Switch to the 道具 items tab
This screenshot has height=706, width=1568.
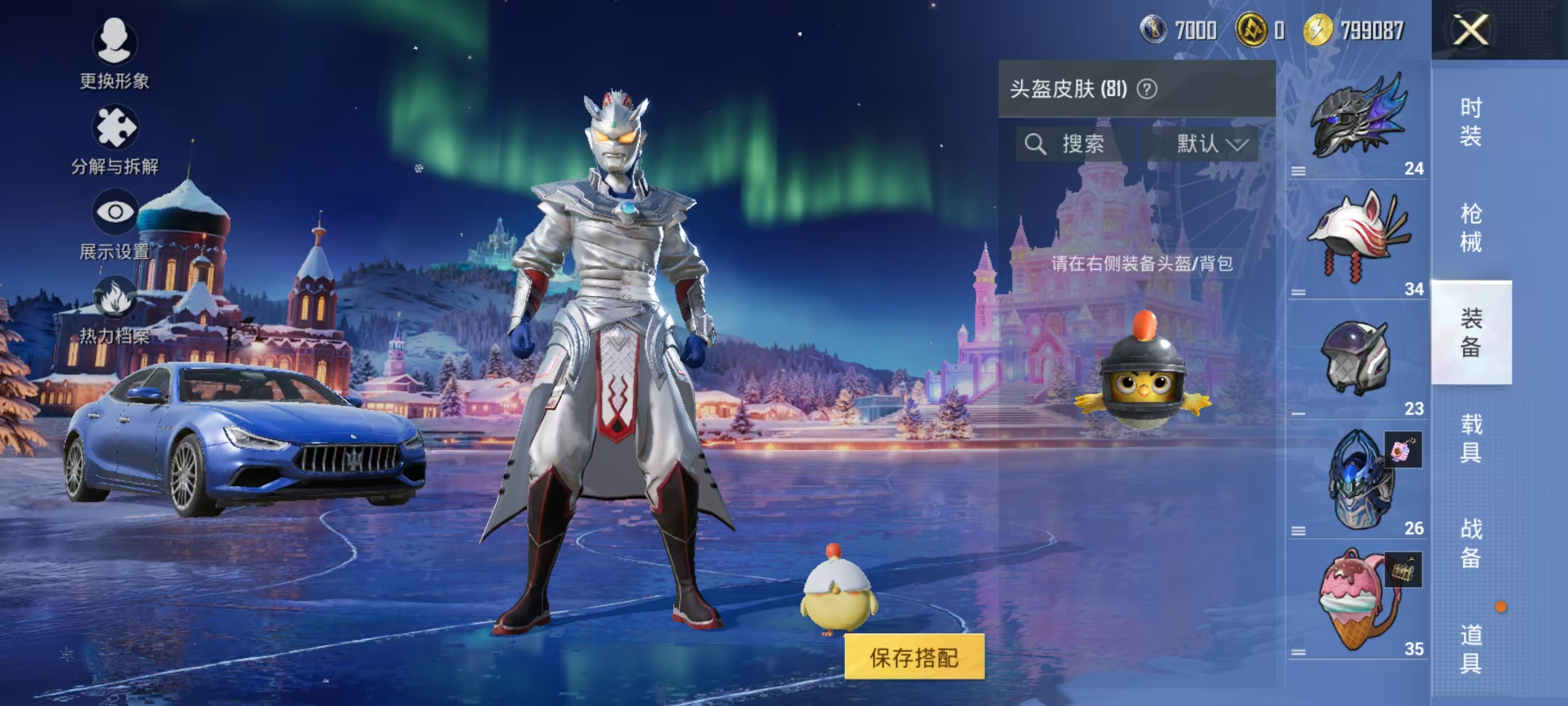pos(1471,649)
